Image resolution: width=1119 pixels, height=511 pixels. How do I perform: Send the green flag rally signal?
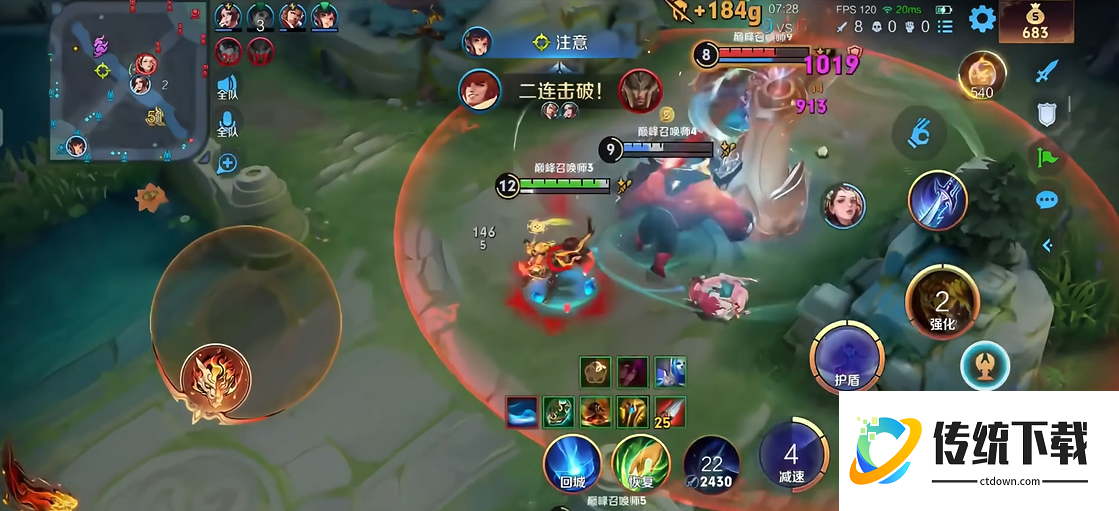tap(1046, 157)
